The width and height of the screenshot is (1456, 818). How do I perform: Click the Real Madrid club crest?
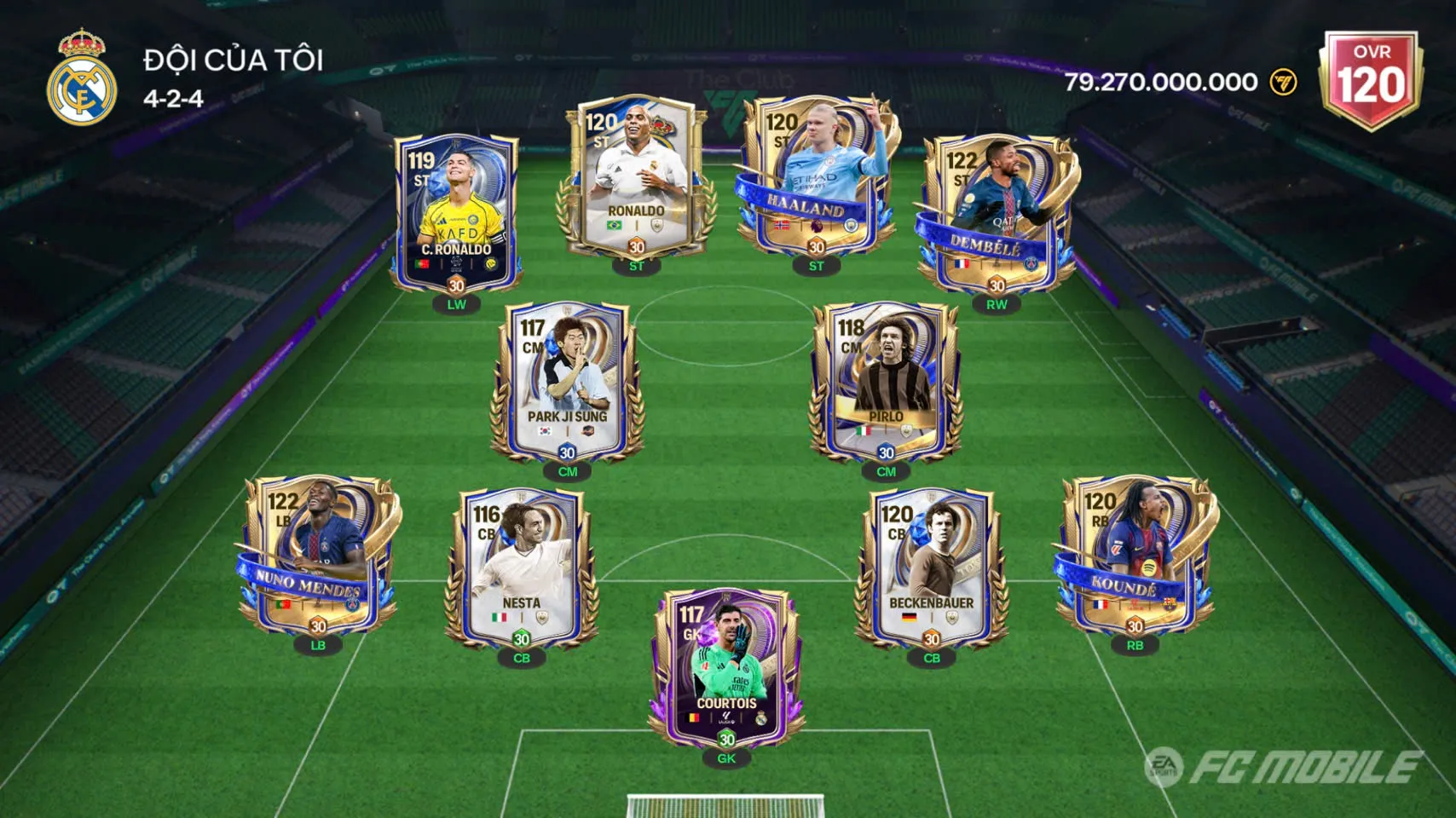[81, 78]
